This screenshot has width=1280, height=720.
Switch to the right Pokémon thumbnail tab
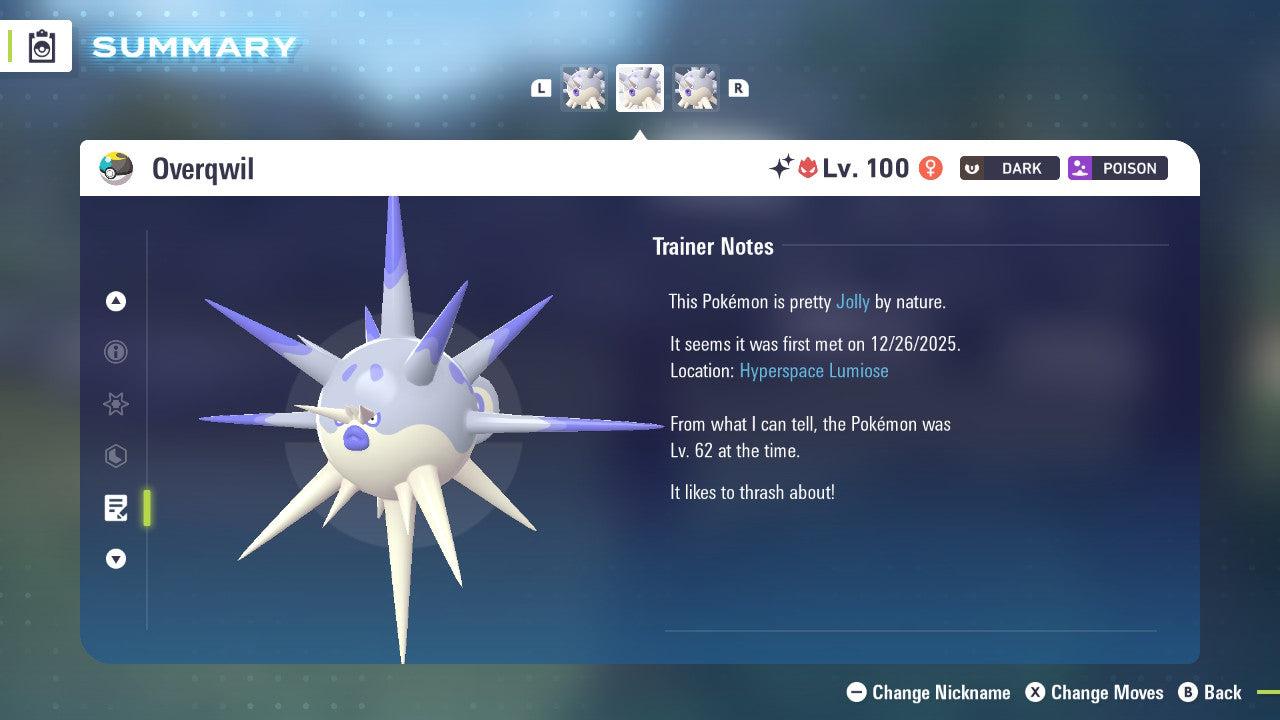click(695, 88)
